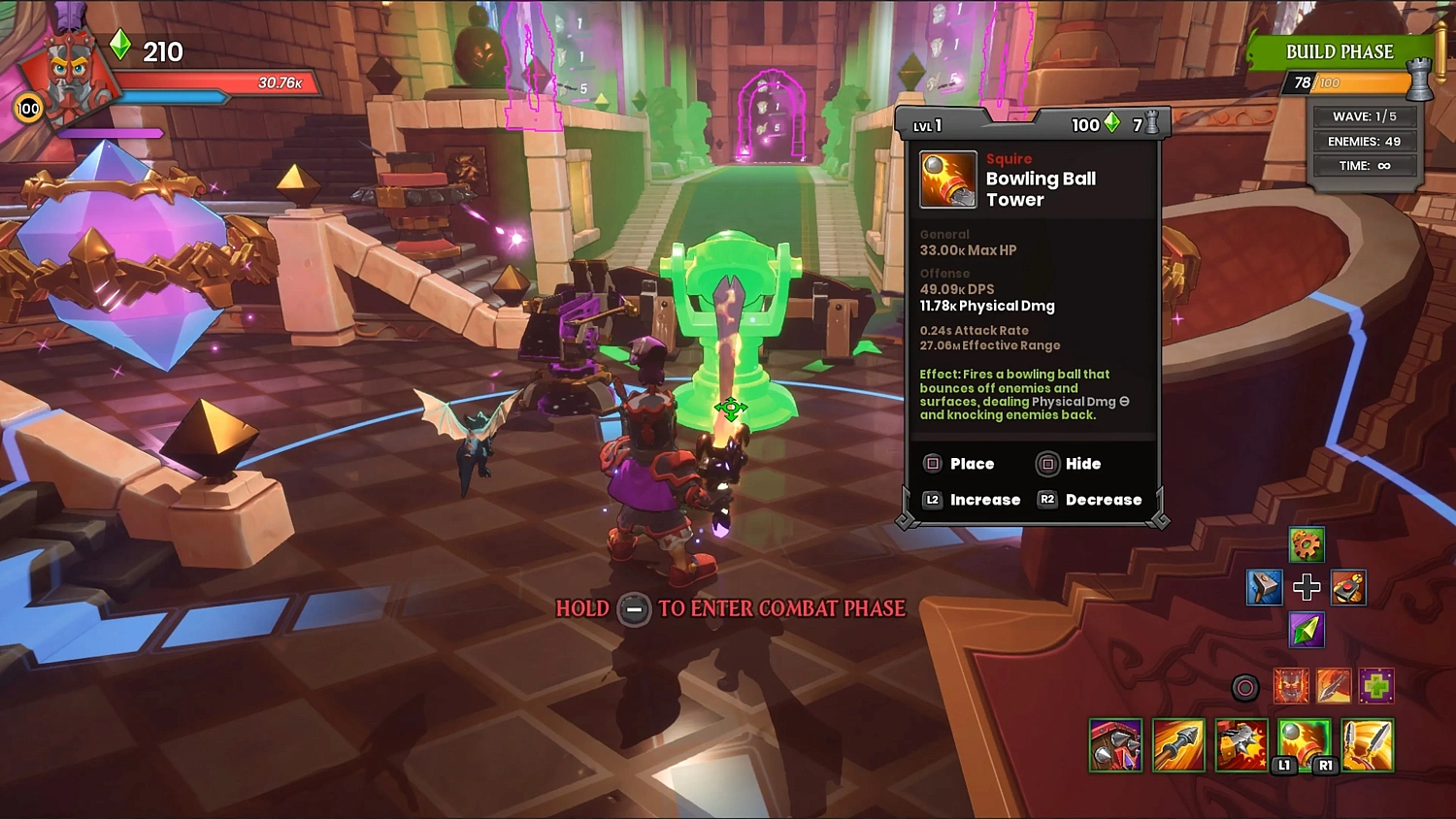The width and height of the screenshot is (1456, 819).
Task: Select the spear ability icon
Action: 1332,685
